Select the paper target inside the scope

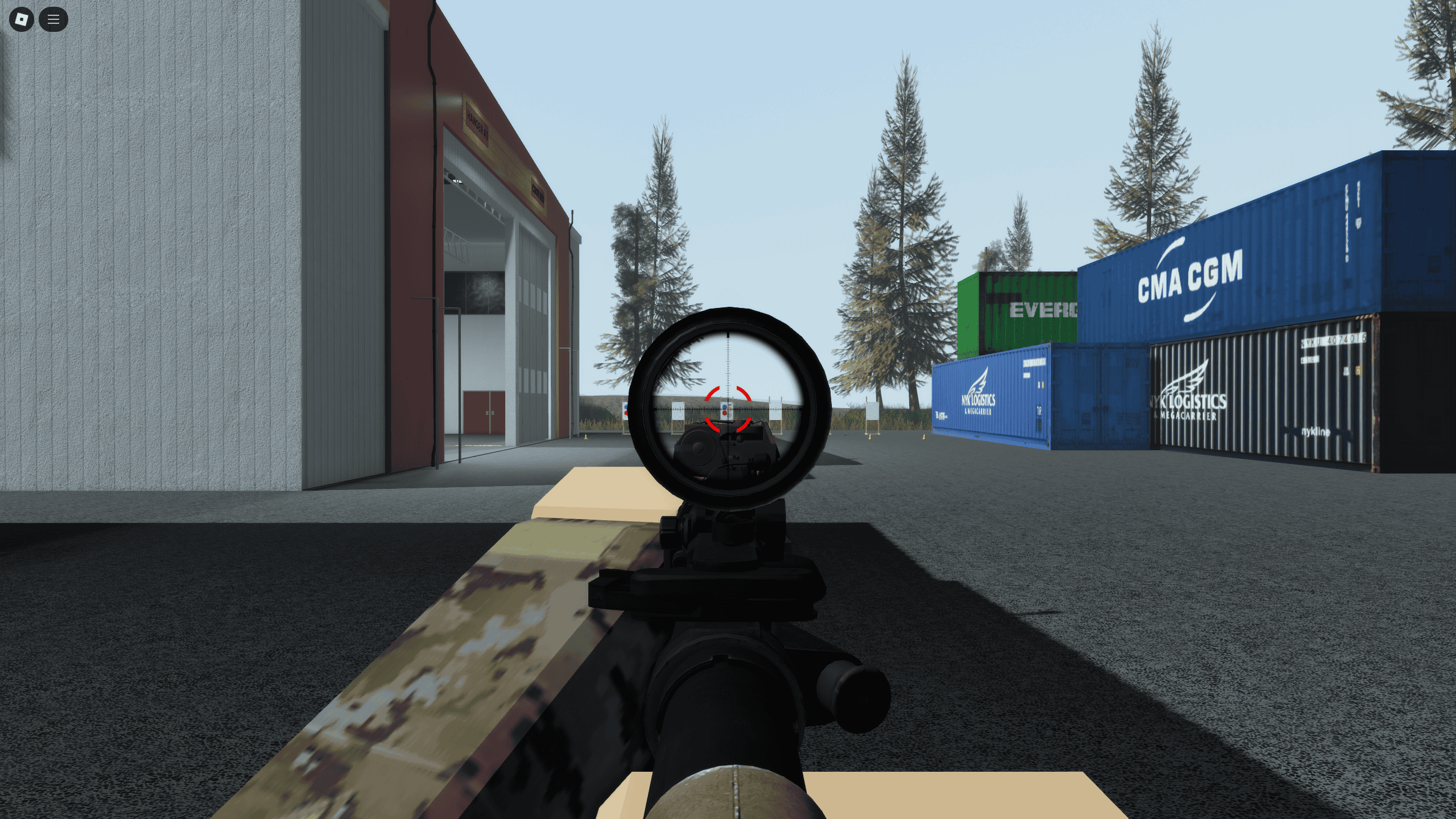click(x=726, y=411)
